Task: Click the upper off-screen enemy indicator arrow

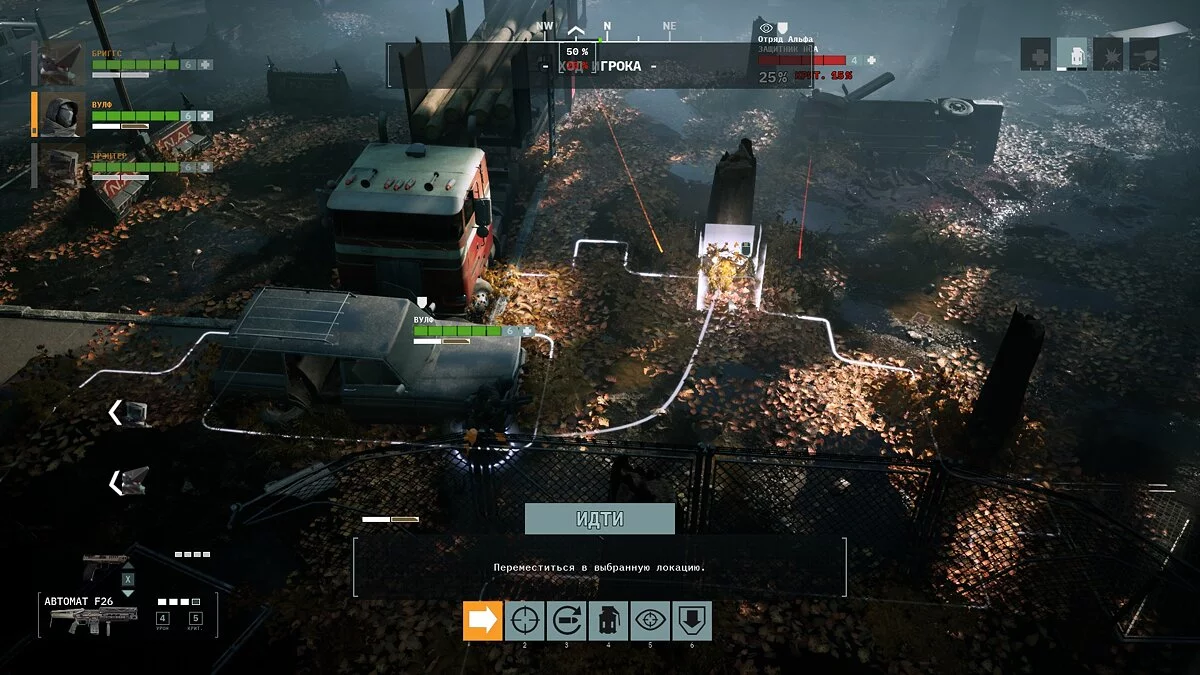Action: pos(127,411)
